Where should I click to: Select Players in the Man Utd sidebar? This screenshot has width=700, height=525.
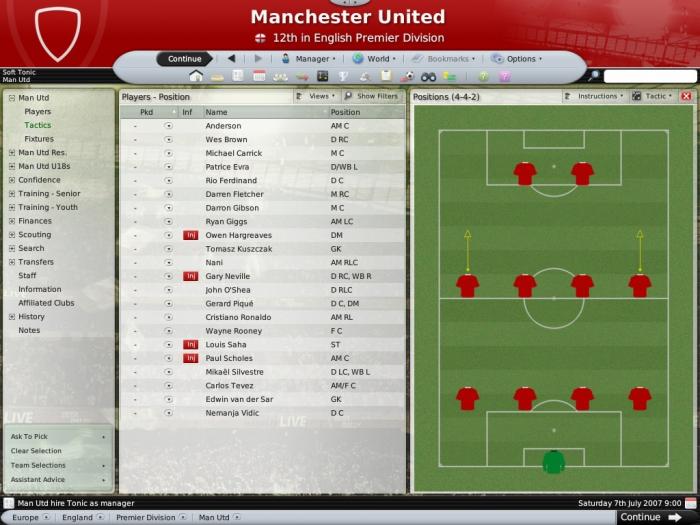pos(38,112)
